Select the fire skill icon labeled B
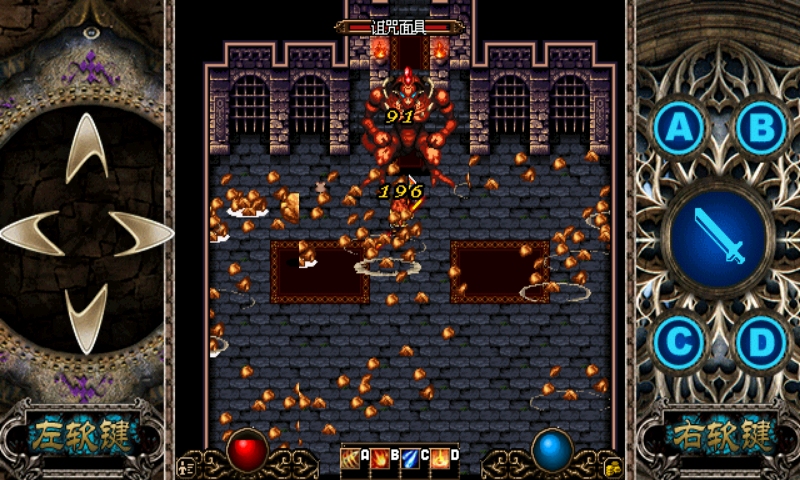The width and height of the screenshot is (800, 480). [381, 457]
